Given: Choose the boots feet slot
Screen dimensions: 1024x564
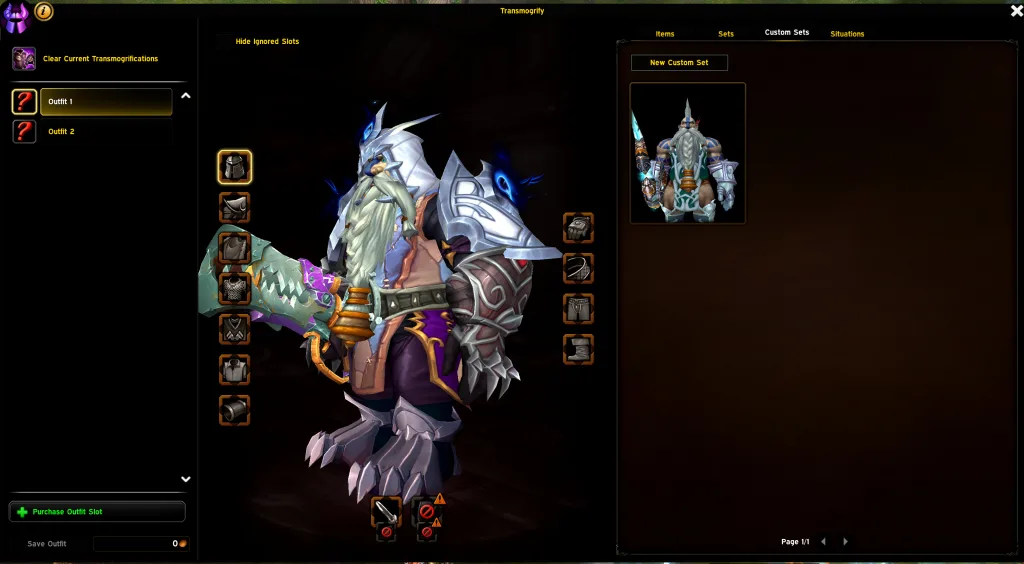Looking at the screenshot, I should tap(578, 349).
